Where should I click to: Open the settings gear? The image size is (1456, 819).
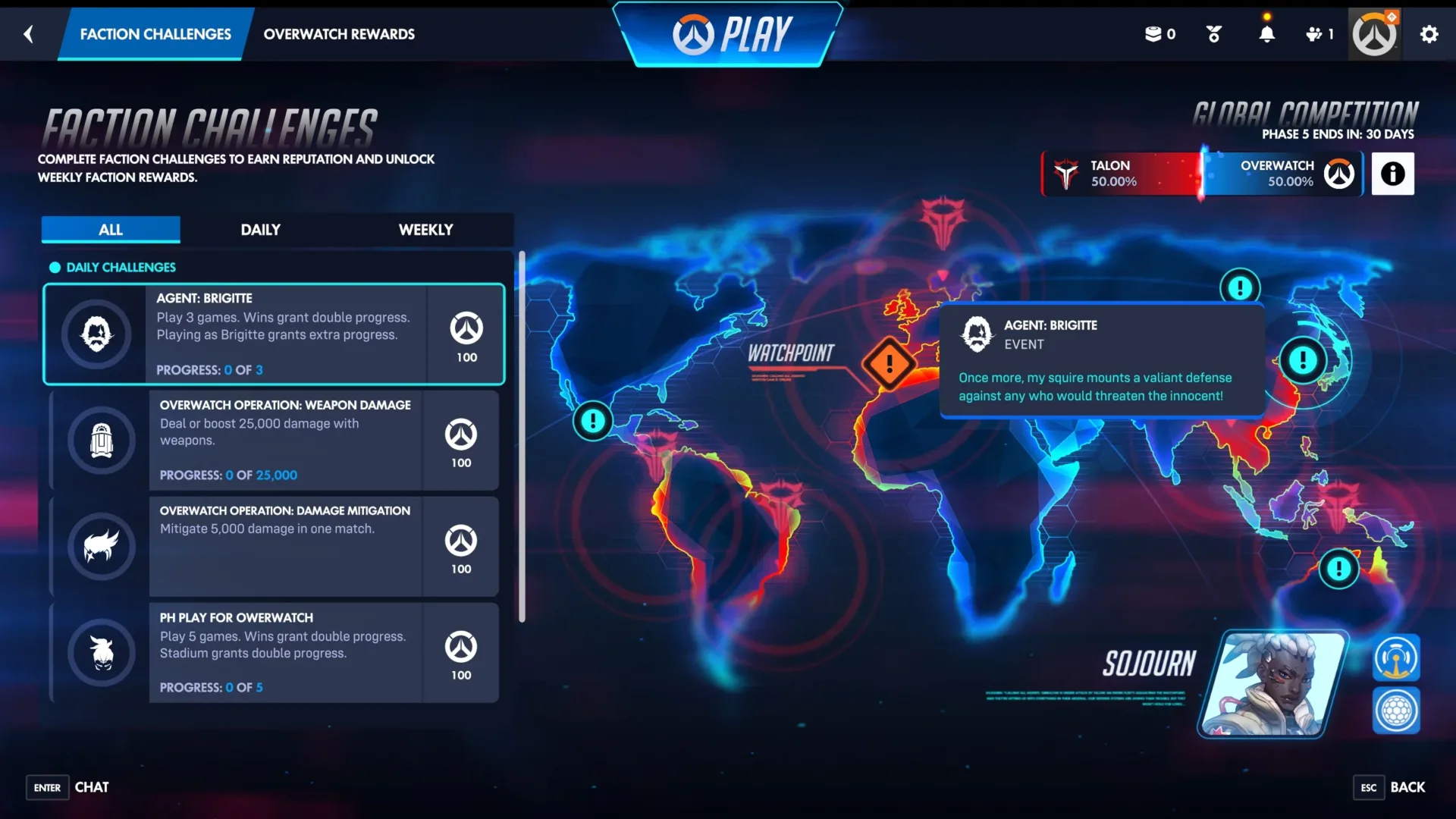coord(1429,33)
